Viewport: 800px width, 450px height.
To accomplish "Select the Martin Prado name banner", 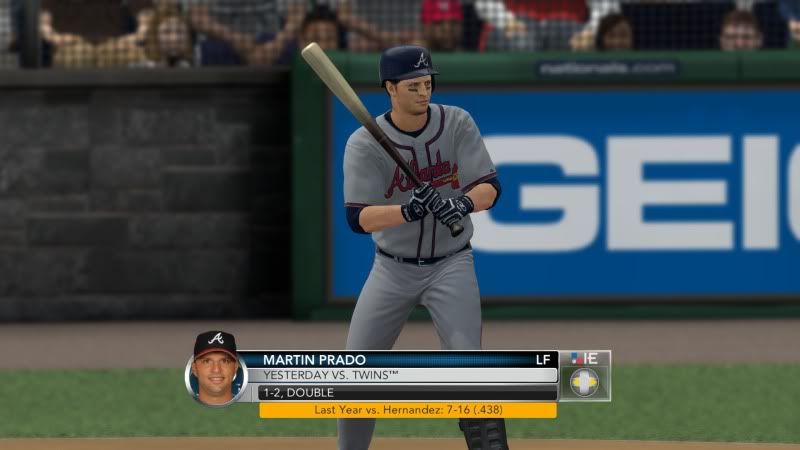I will point(400,359).
